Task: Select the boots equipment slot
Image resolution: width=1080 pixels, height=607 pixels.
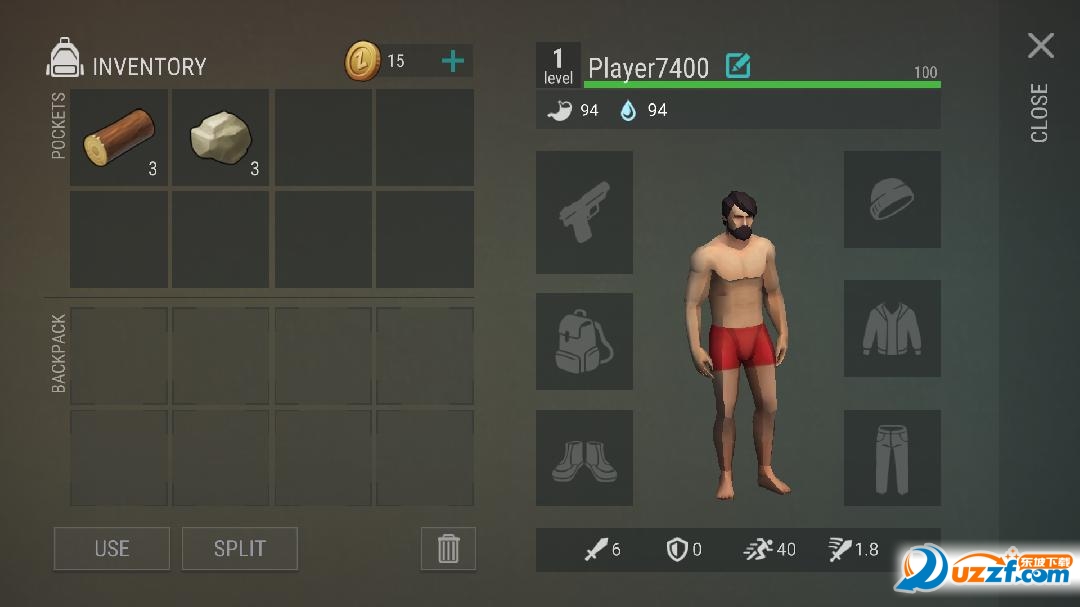Action: point(584,458)
